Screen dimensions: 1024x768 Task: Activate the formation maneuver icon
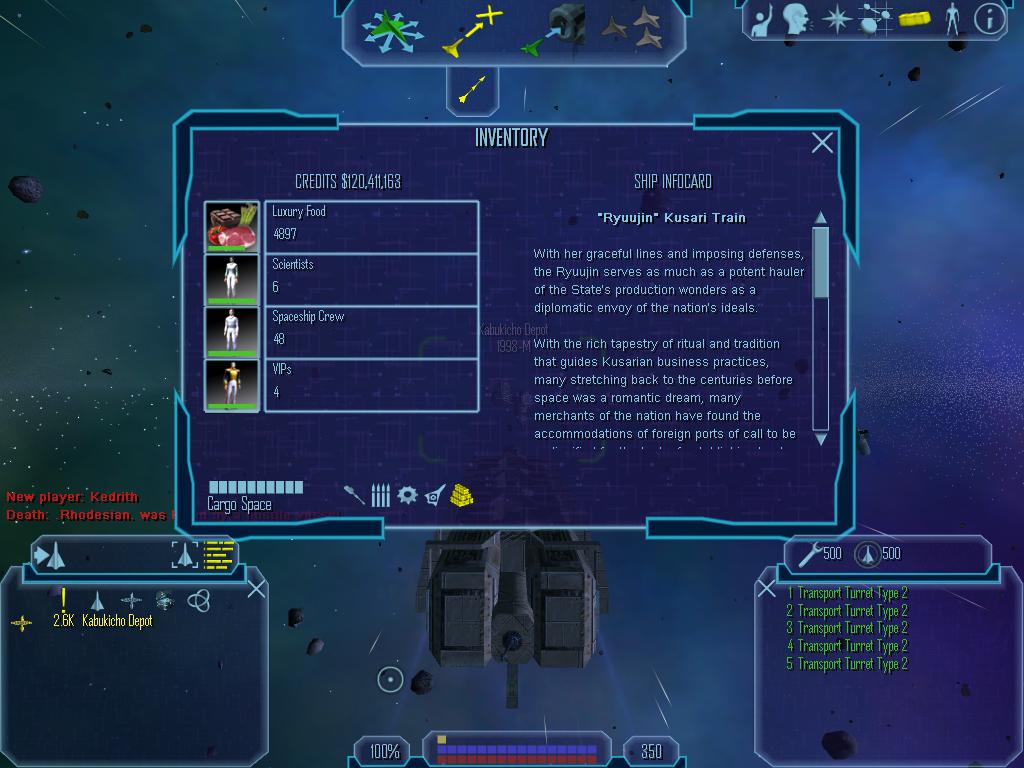tap(633, 30)
